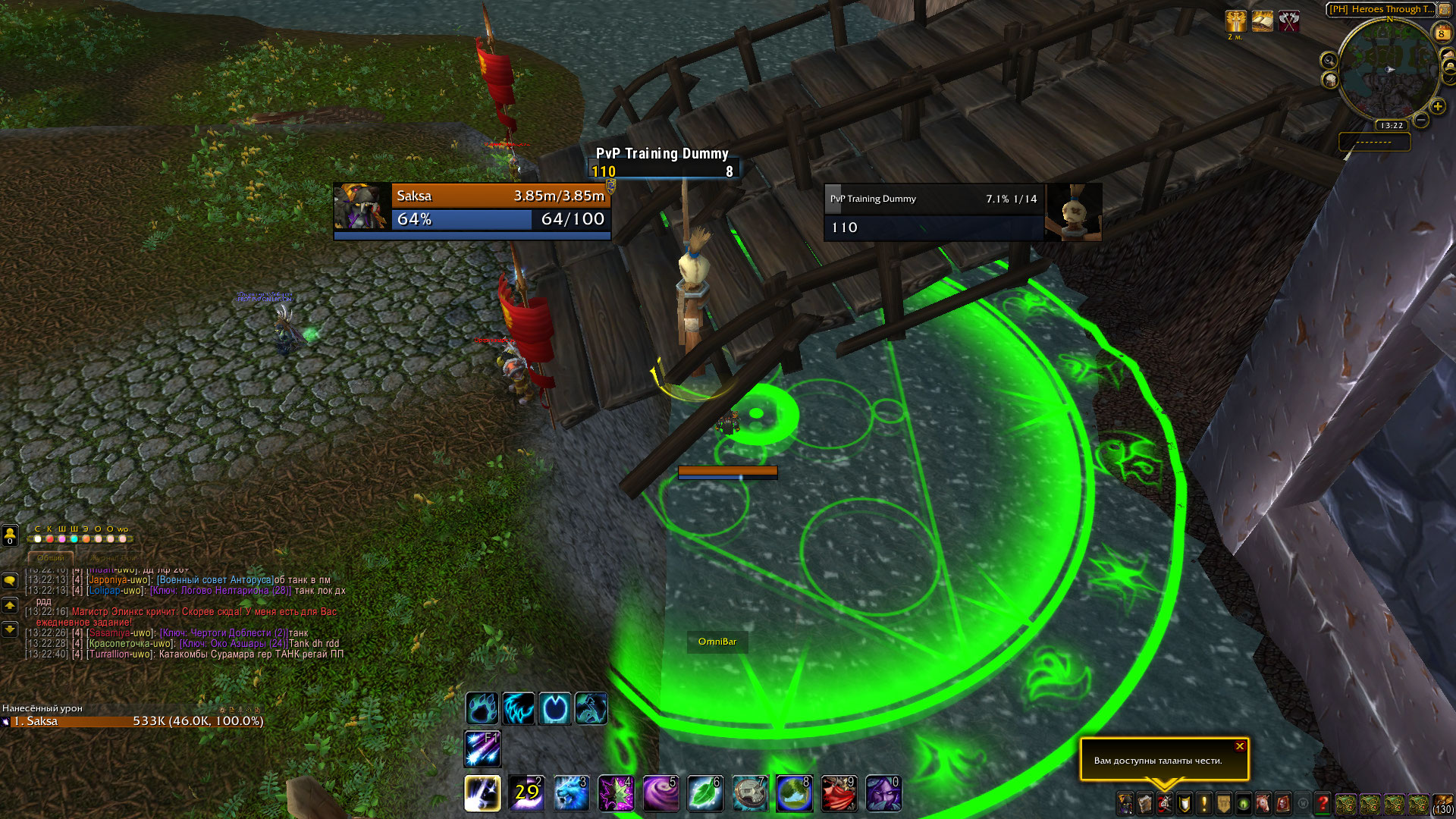Zoom in on the minimap
Screen dimensions: 1456x819
coord(1437,107)
